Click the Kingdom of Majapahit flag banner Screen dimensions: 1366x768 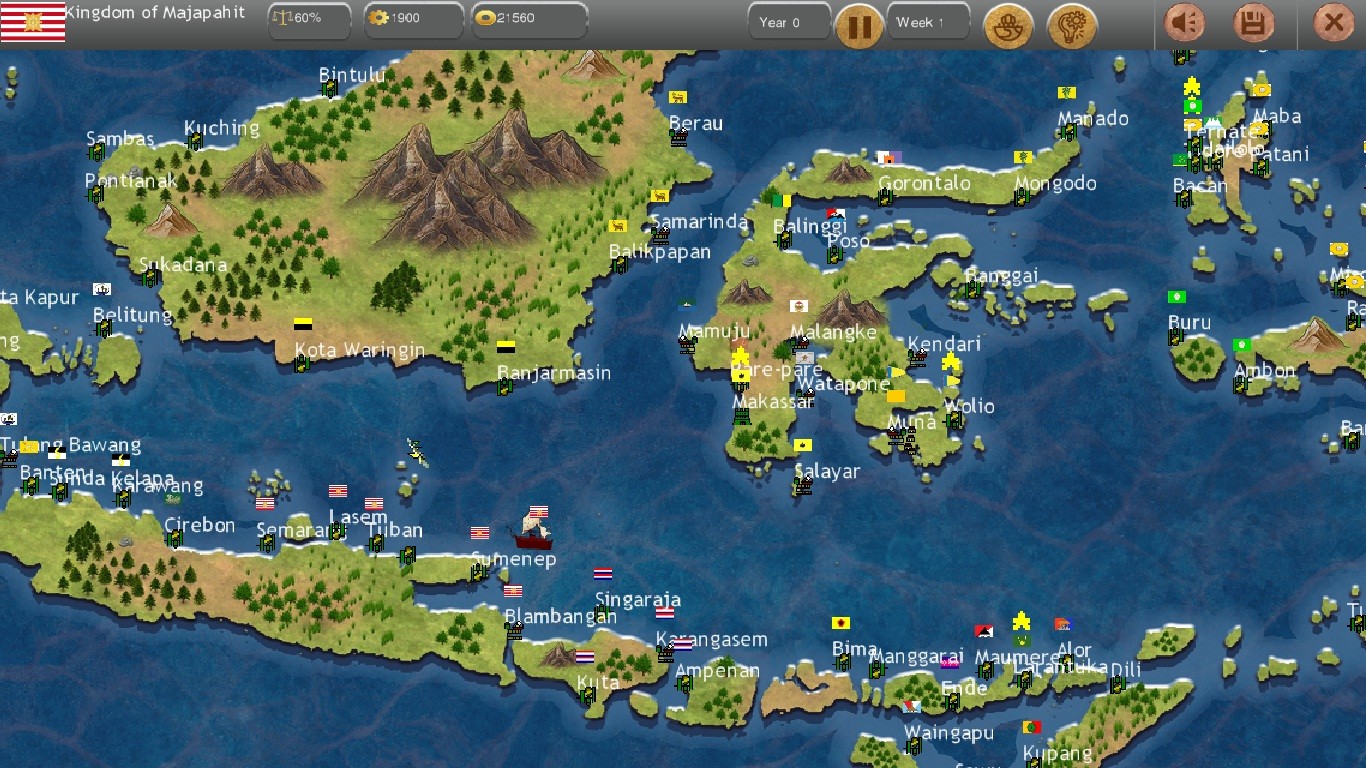(x=35, y=20)
